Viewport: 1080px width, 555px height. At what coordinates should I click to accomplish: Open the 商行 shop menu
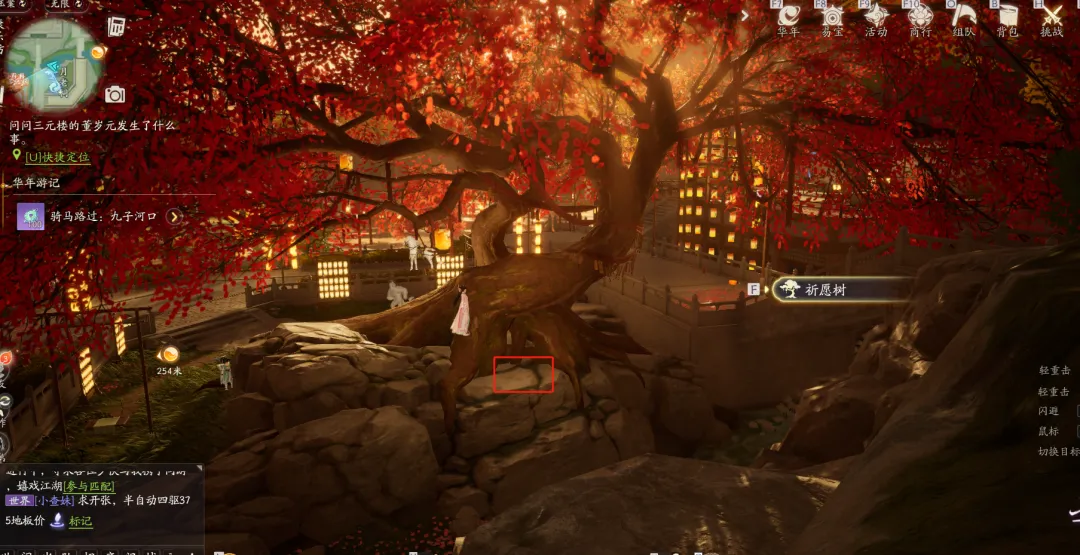coord(920,17)
